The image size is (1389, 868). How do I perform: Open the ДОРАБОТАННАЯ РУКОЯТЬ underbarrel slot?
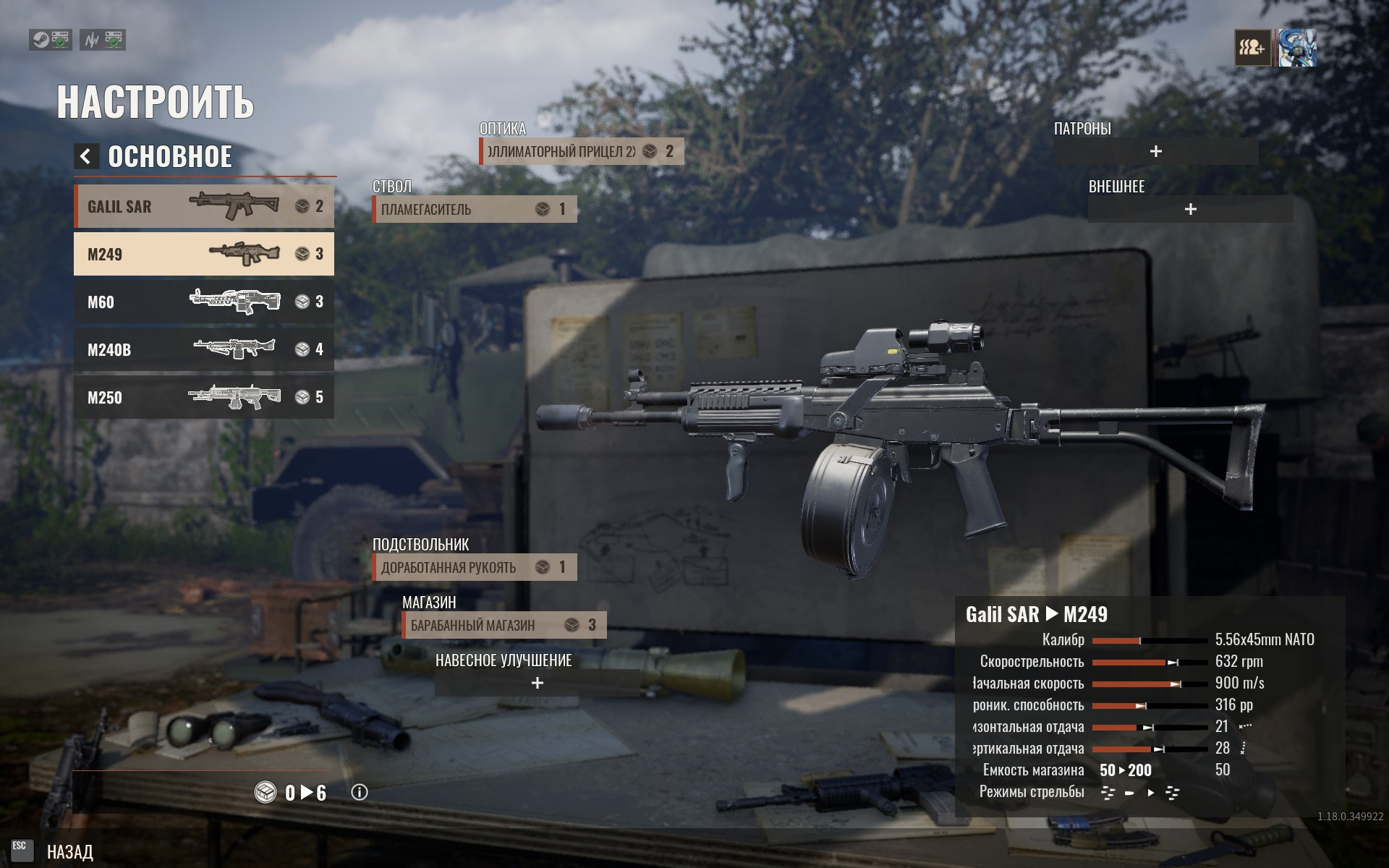[x=475, y=567]
